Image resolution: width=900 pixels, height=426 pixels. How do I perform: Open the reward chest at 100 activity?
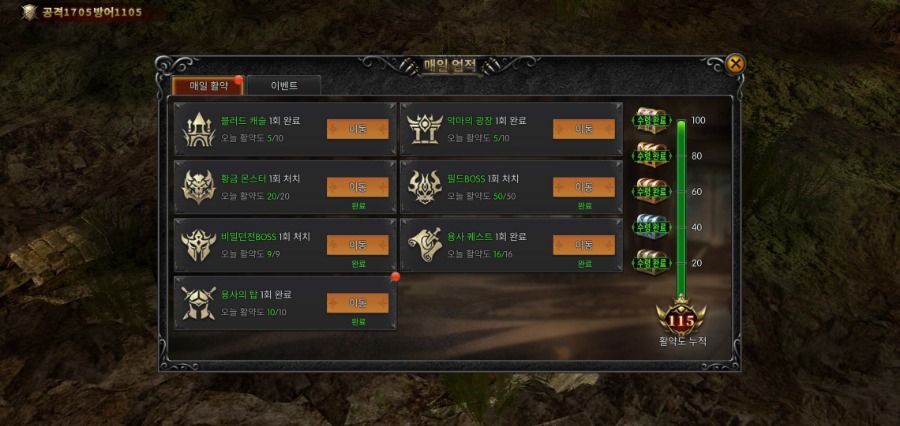click(x=651, y=119)
